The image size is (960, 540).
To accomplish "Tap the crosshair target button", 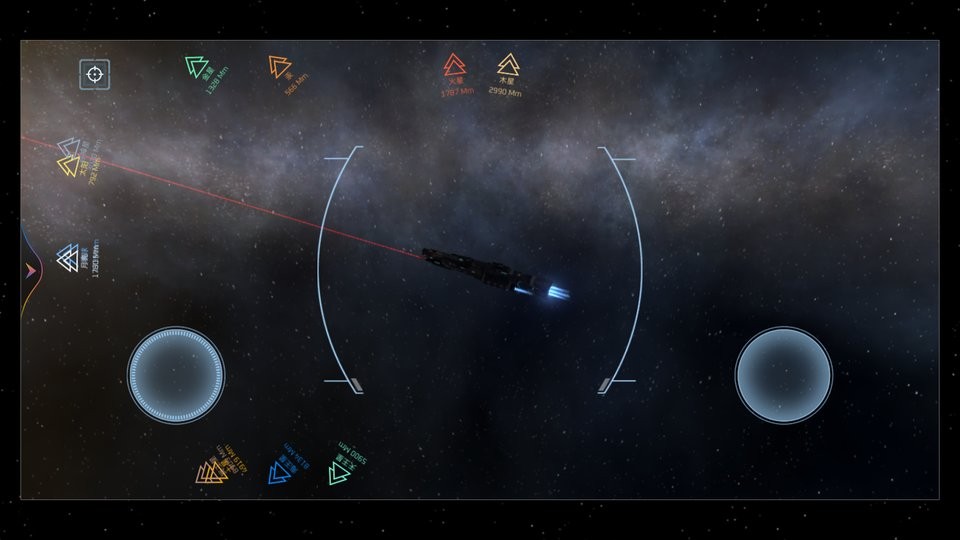I will [x=94, y=74].
